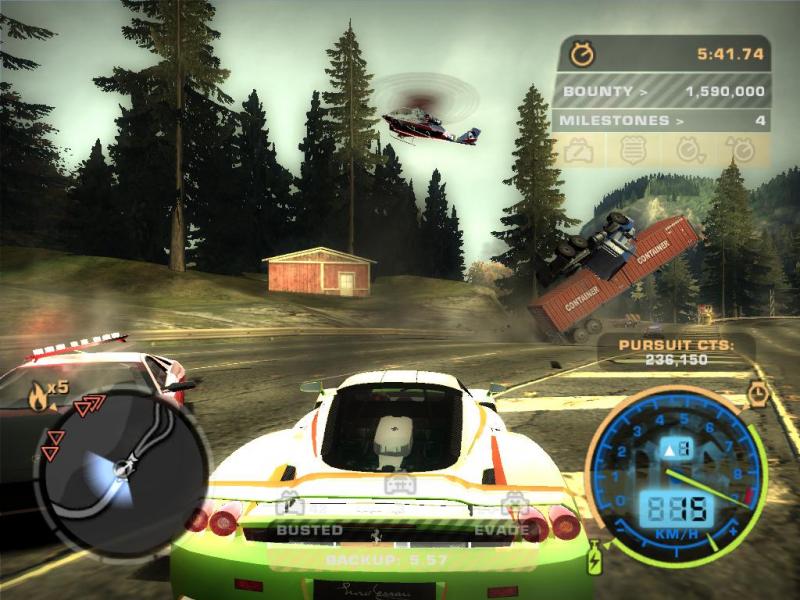
Task: Click the police badge milestone icon
Action: [631, 151]
